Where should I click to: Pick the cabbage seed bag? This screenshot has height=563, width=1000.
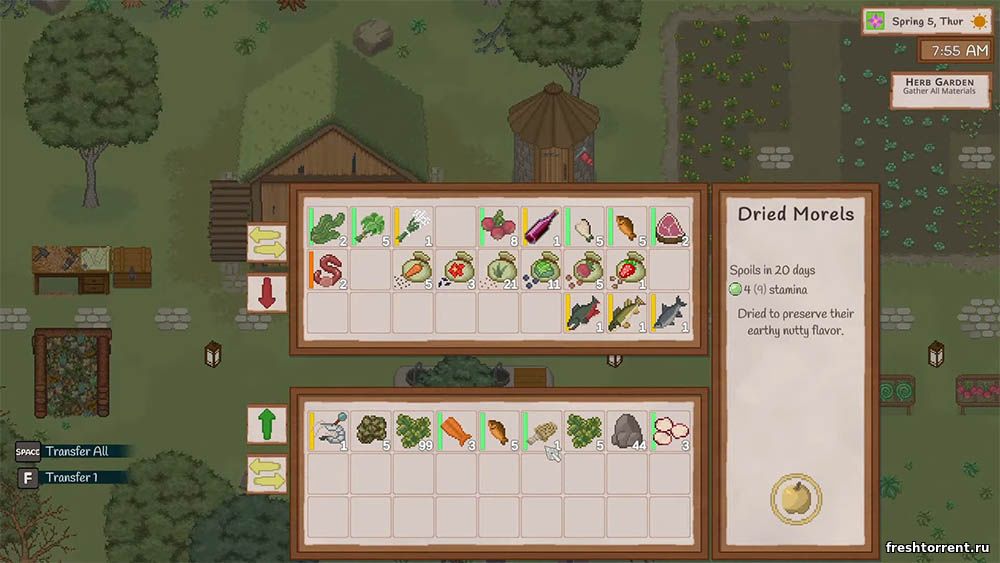point(542,270)
